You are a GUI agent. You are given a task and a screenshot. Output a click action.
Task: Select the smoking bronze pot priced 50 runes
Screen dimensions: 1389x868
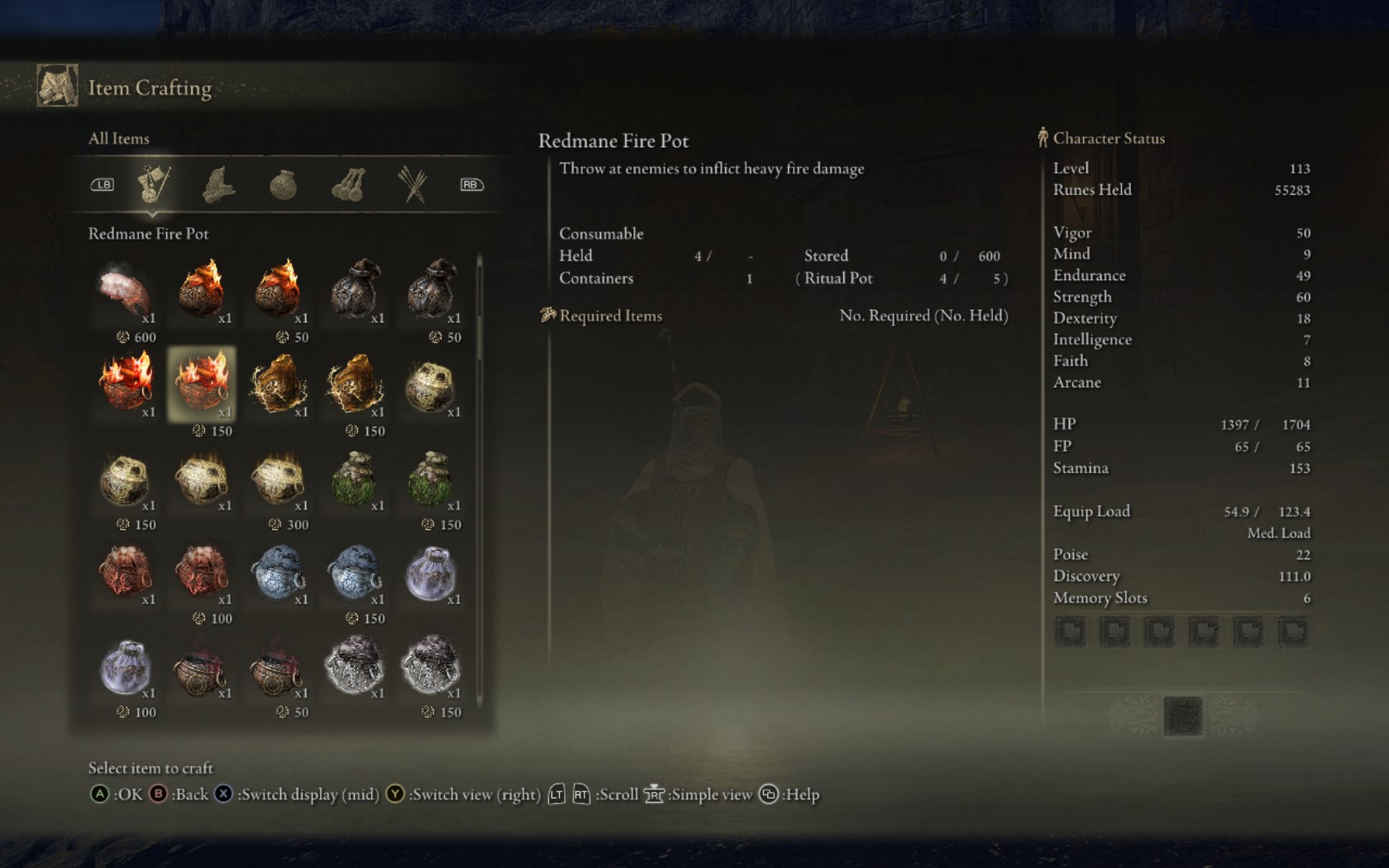click(278, 665)
